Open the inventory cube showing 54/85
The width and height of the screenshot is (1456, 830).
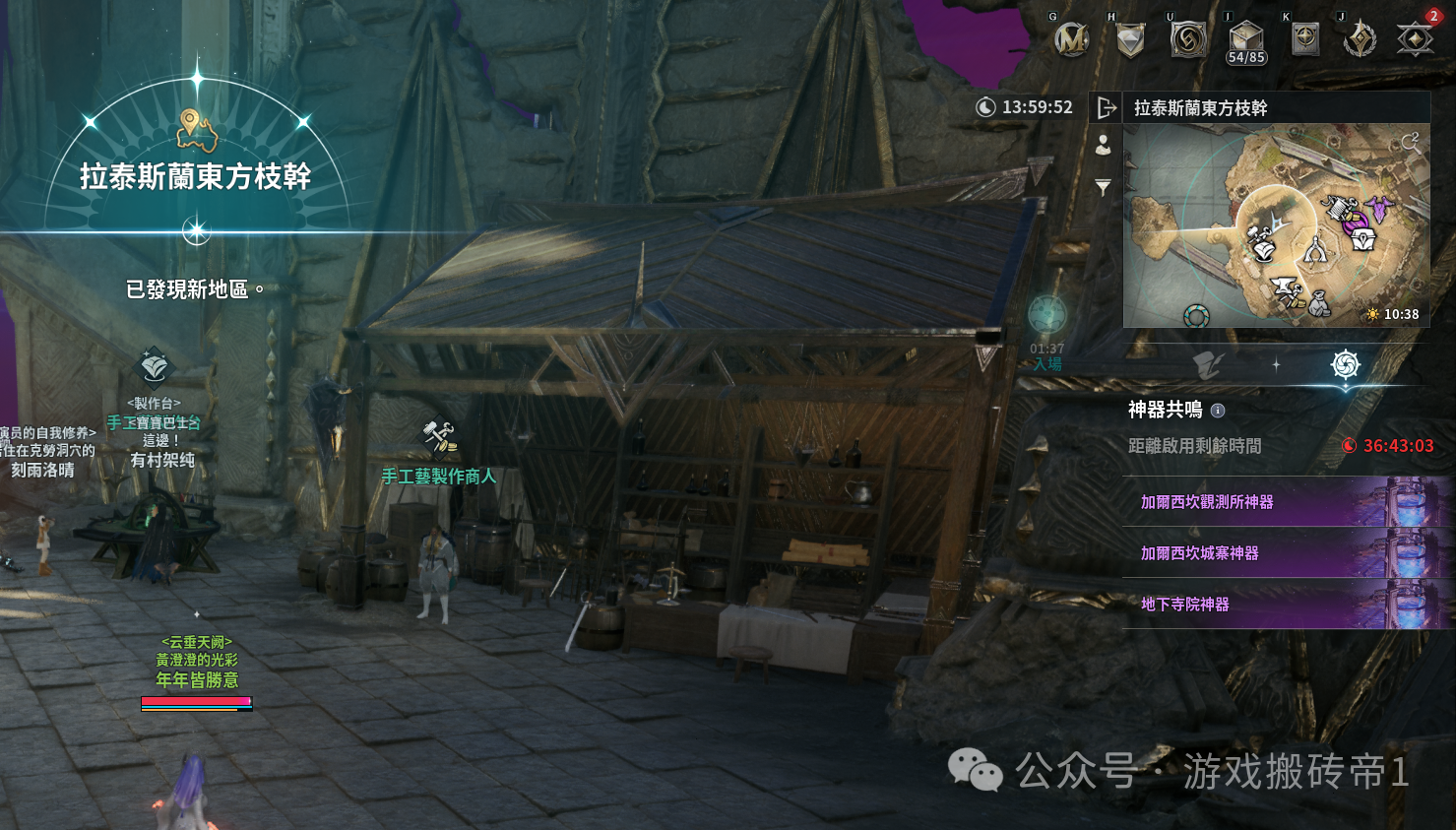pos(1246,41)
